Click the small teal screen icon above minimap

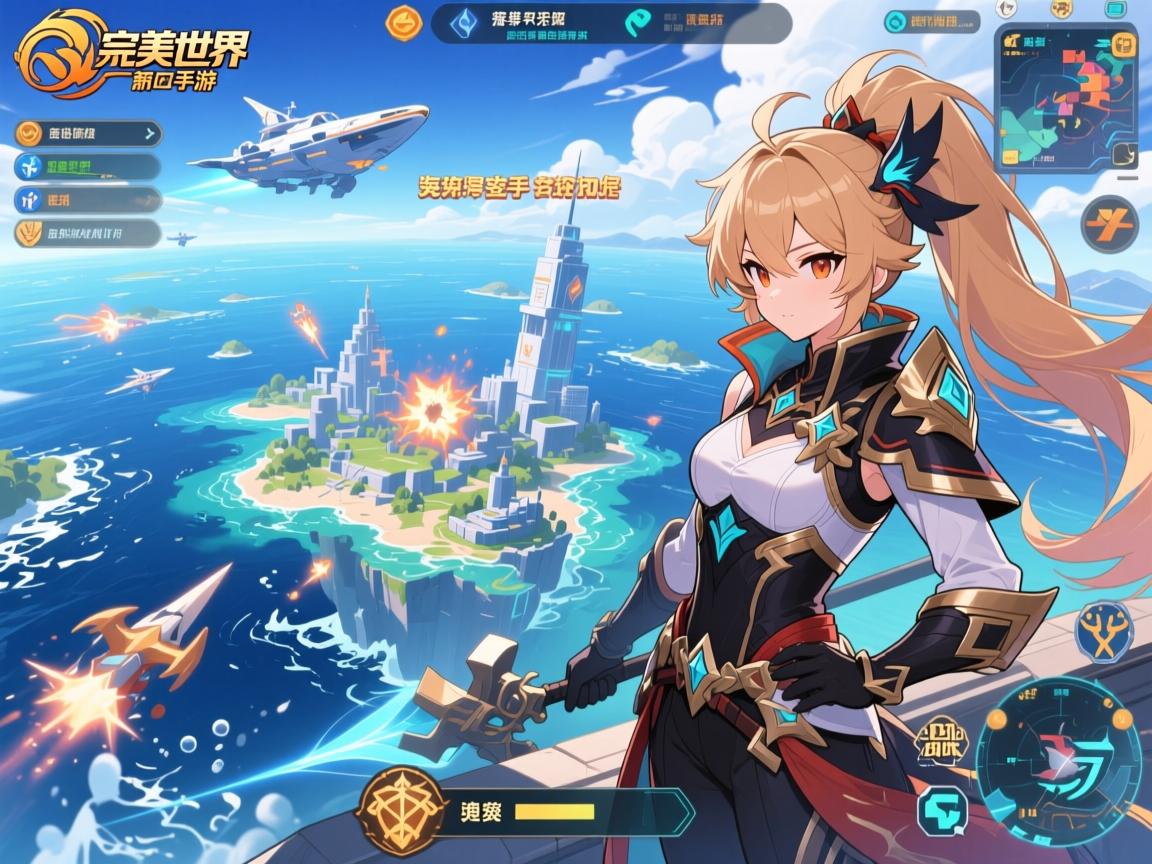[x=1116, y=8]
